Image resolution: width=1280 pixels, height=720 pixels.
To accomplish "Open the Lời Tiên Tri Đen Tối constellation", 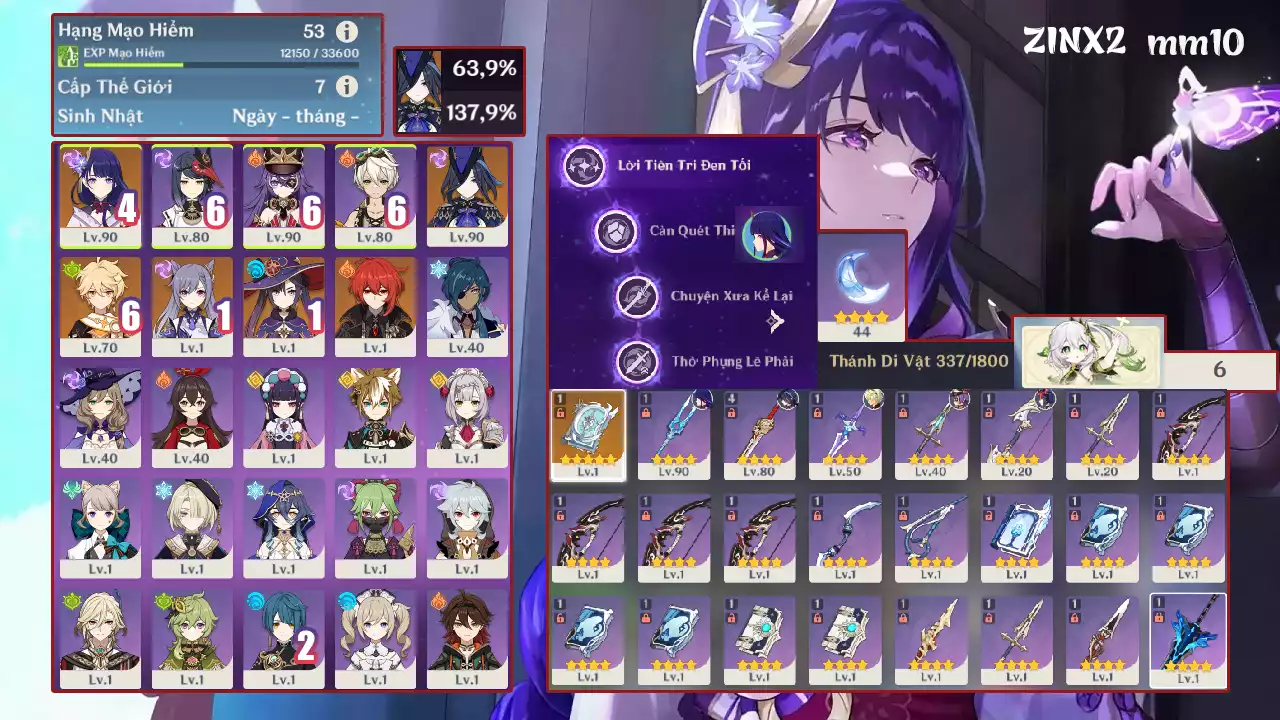I will tap(585, 166).
